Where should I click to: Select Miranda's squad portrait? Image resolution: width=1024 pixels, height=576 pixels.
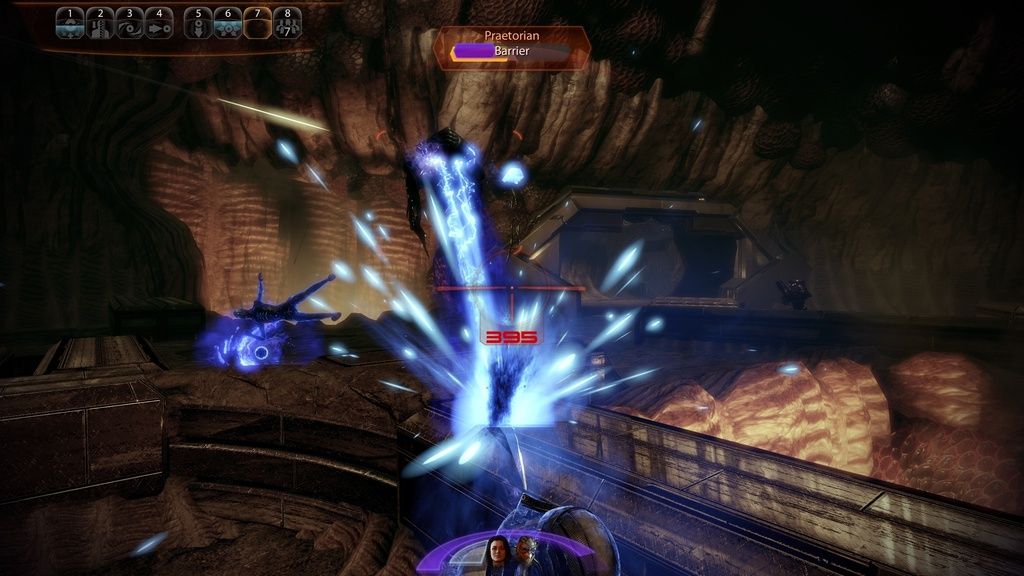tap(496, 555)
